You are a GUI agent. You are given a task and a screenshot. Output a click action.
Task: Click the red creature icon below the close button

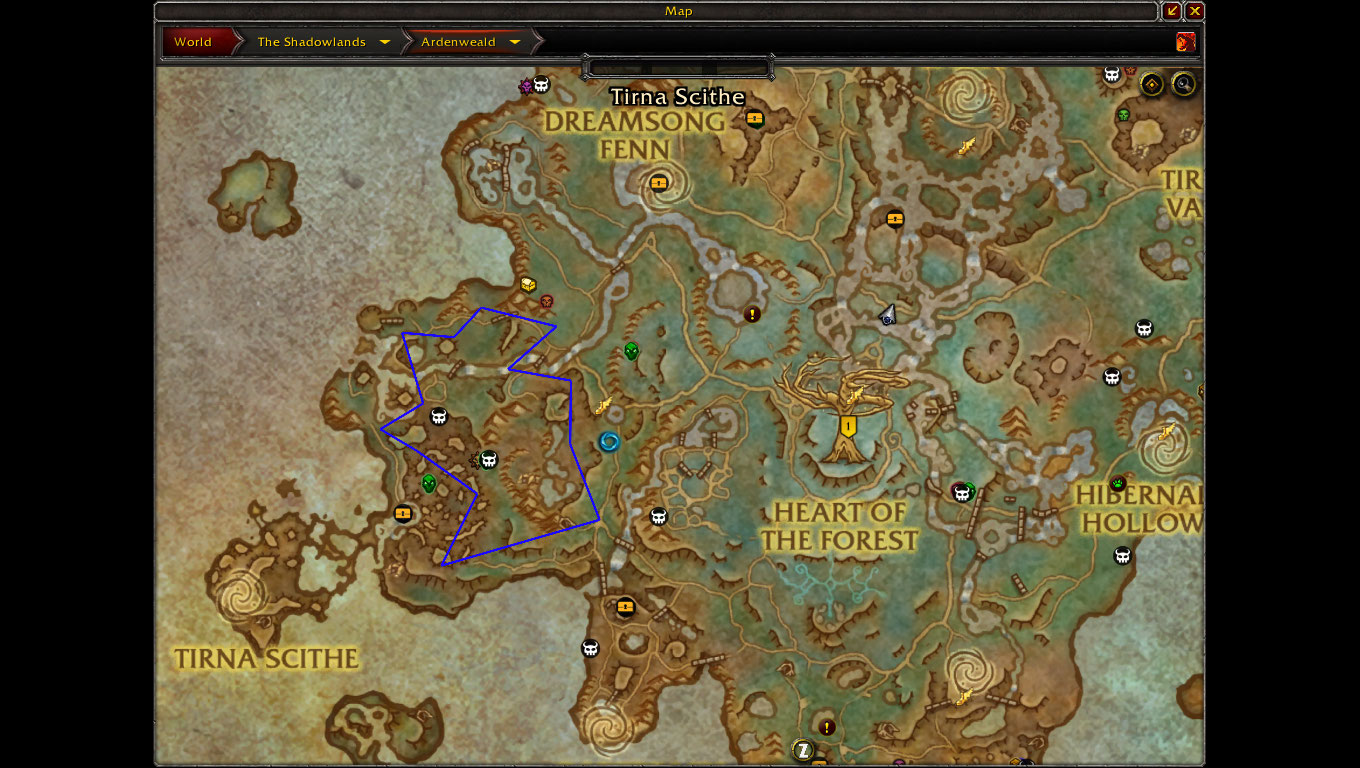tap(1186, 42)
